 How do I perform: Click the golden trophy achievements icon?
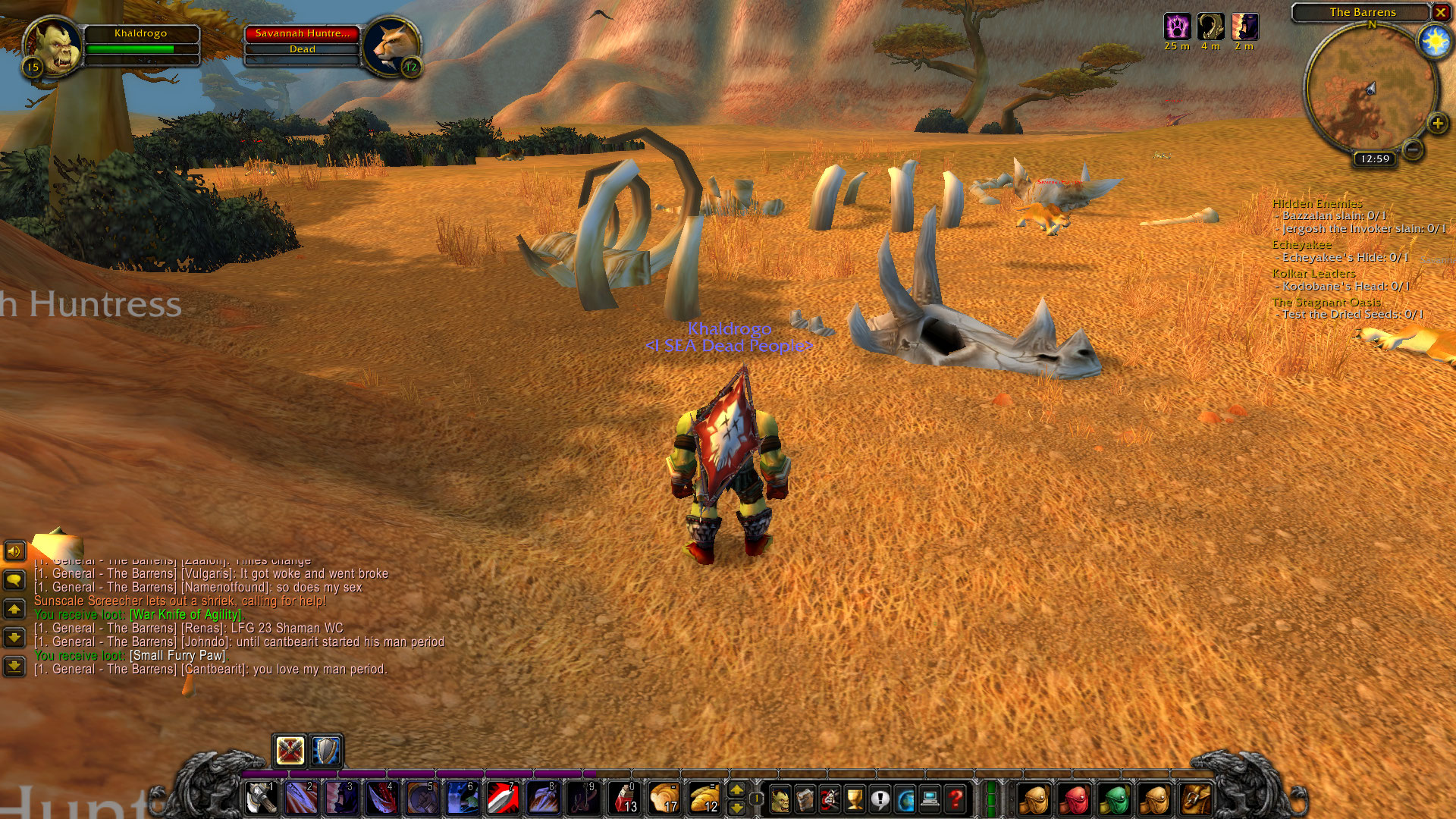[x=855, y=800]
